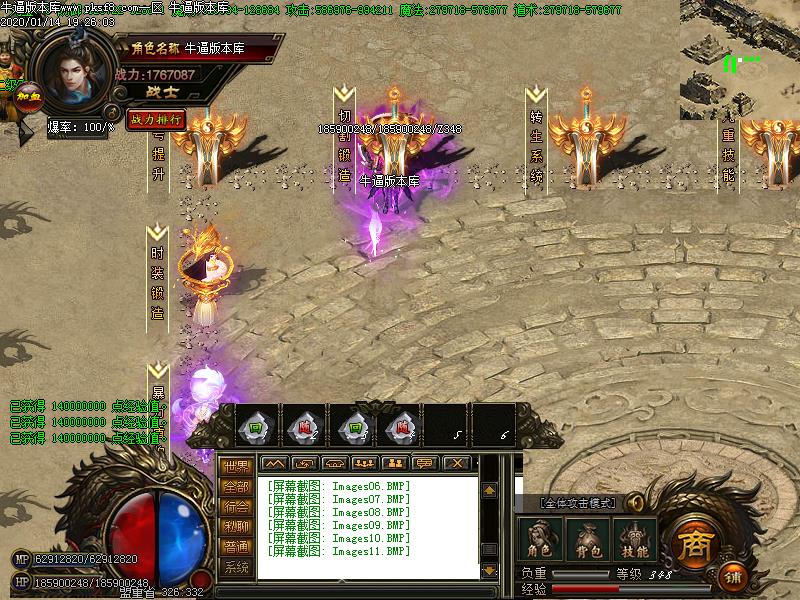Switch to the 行会 guild chat tab

click(x=236, y=507)
